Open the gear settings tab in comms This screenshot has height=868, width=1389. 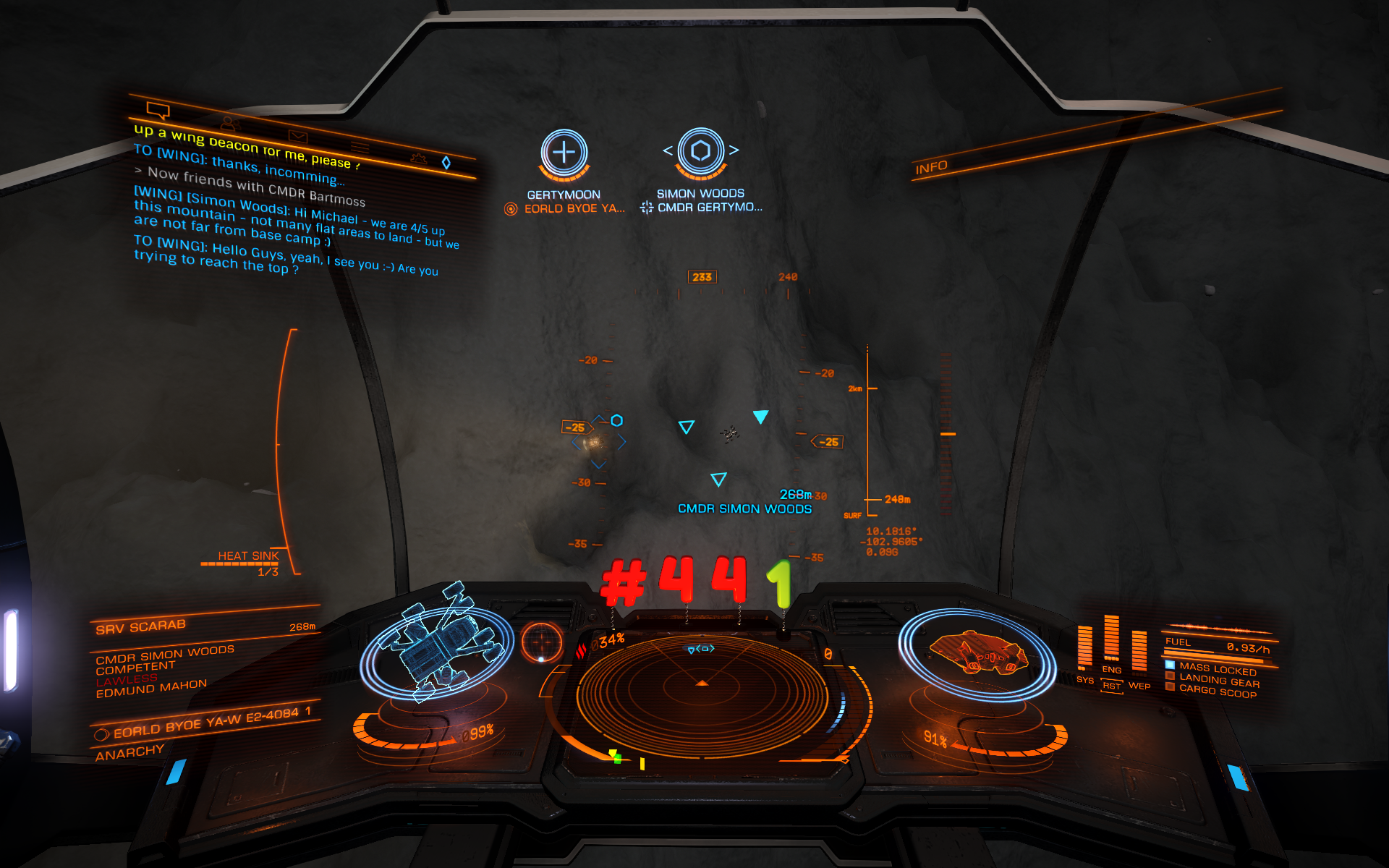point(418,158)
